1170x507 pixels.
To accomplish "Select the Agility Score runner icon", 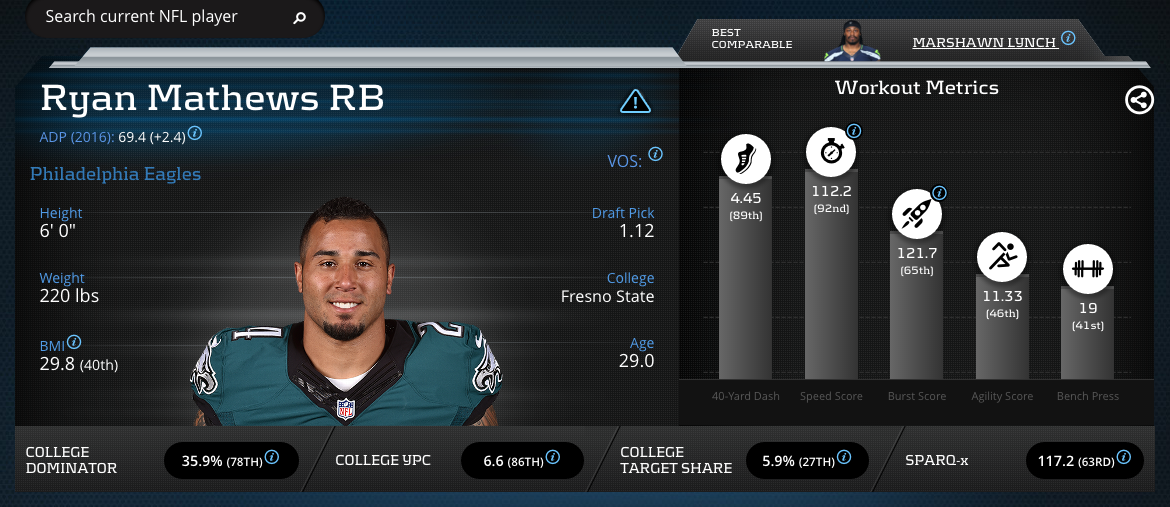I will click(x=1002, y=257).
